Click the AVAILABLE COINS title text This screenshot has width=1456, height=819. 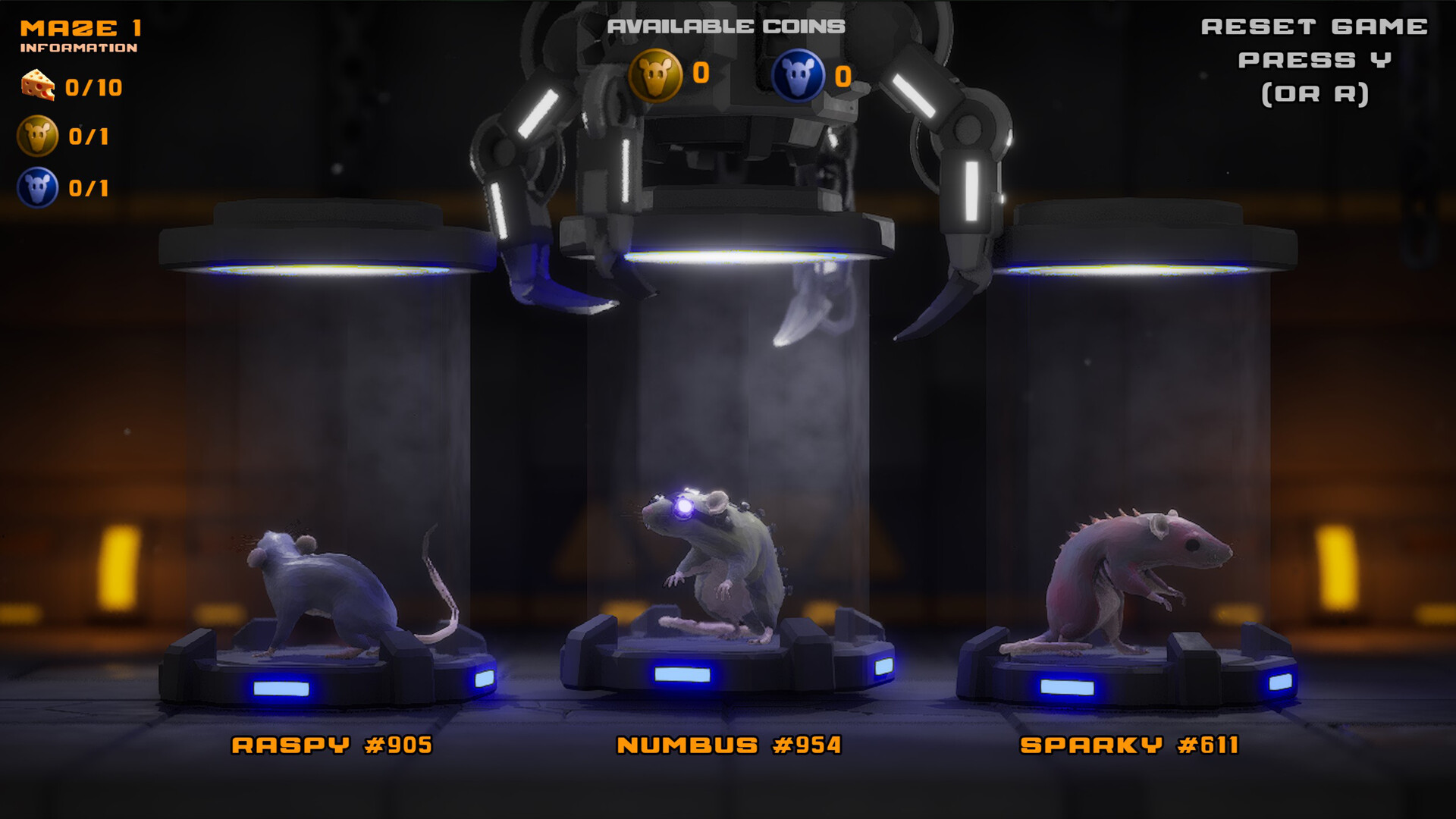click(725, 25)
